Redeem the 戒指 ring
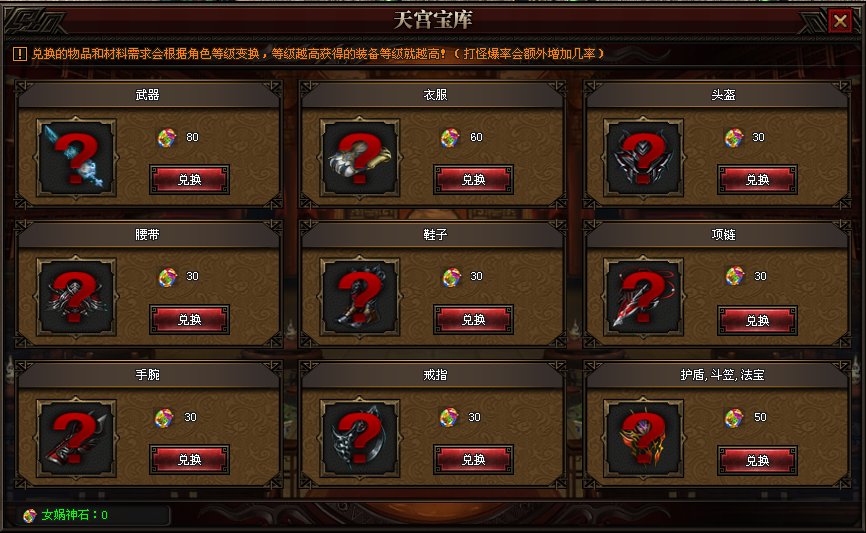Screen dimensions: 866x533 (x=473, y=460)
